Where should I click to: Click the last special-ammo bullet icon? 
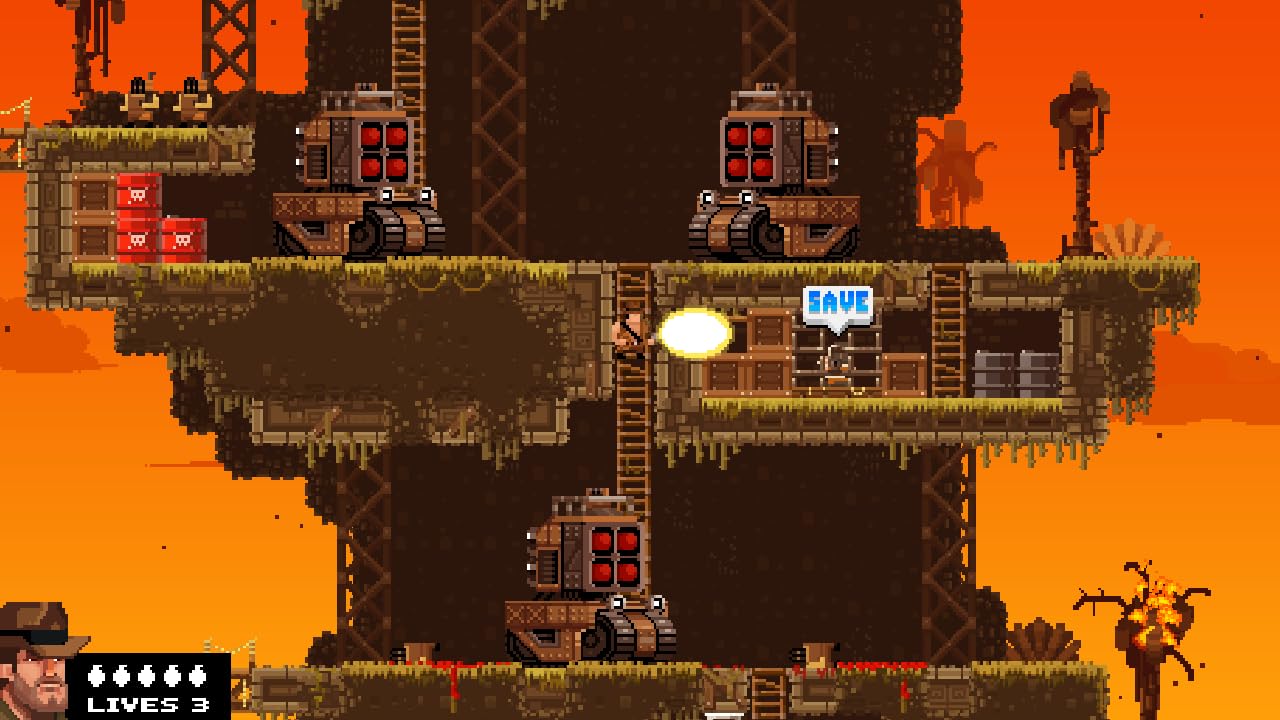(196, 676)
